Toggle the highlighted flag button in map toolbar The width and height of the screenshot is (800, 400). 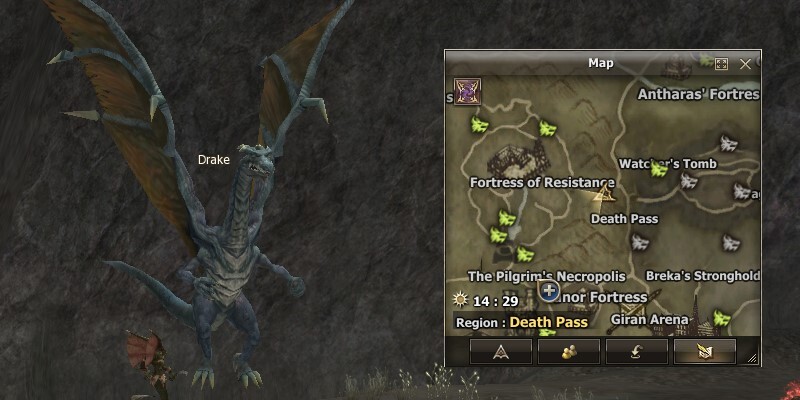(x=704, y=351)
